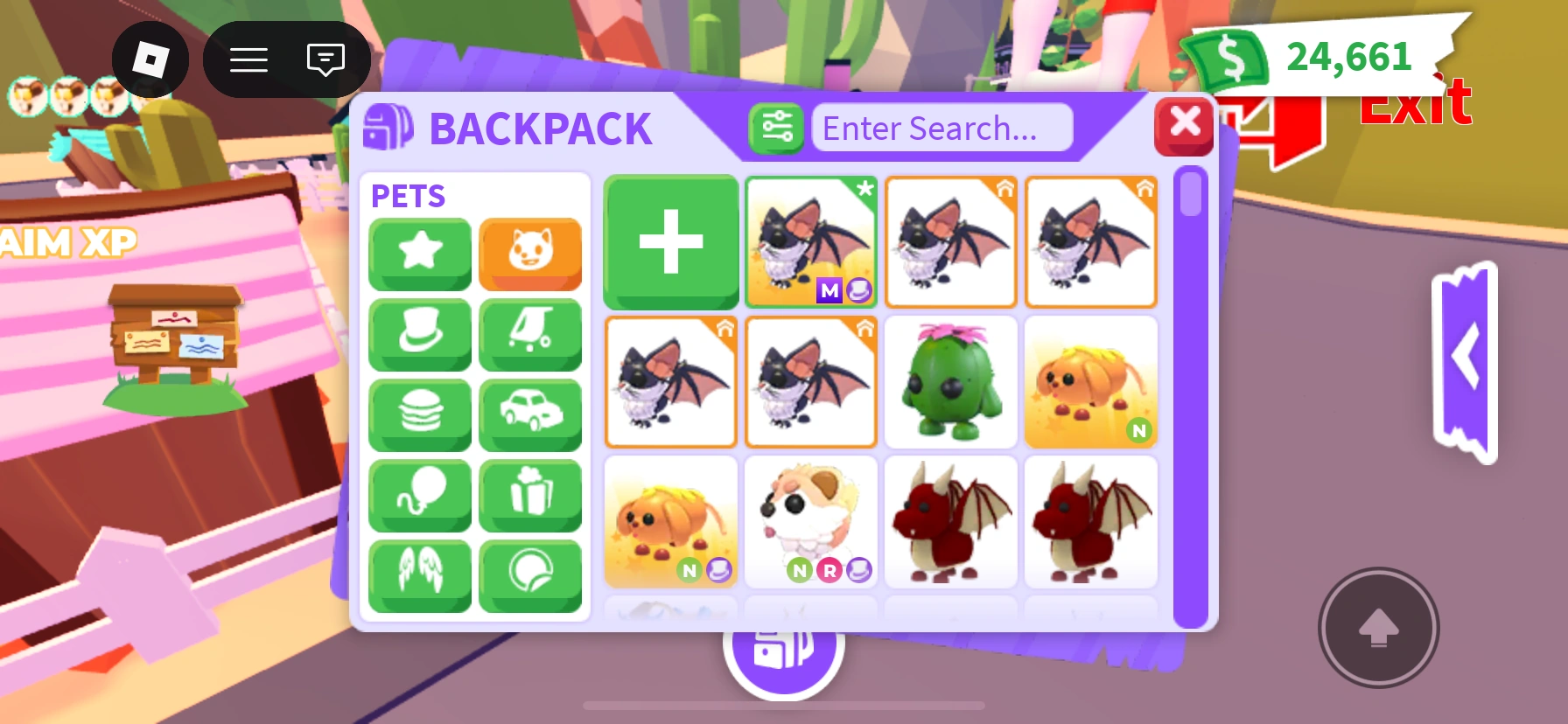The height and width of the screenshot is (724, 1568).
Task: Add a new pet with the green plus button
Action: 670,242
